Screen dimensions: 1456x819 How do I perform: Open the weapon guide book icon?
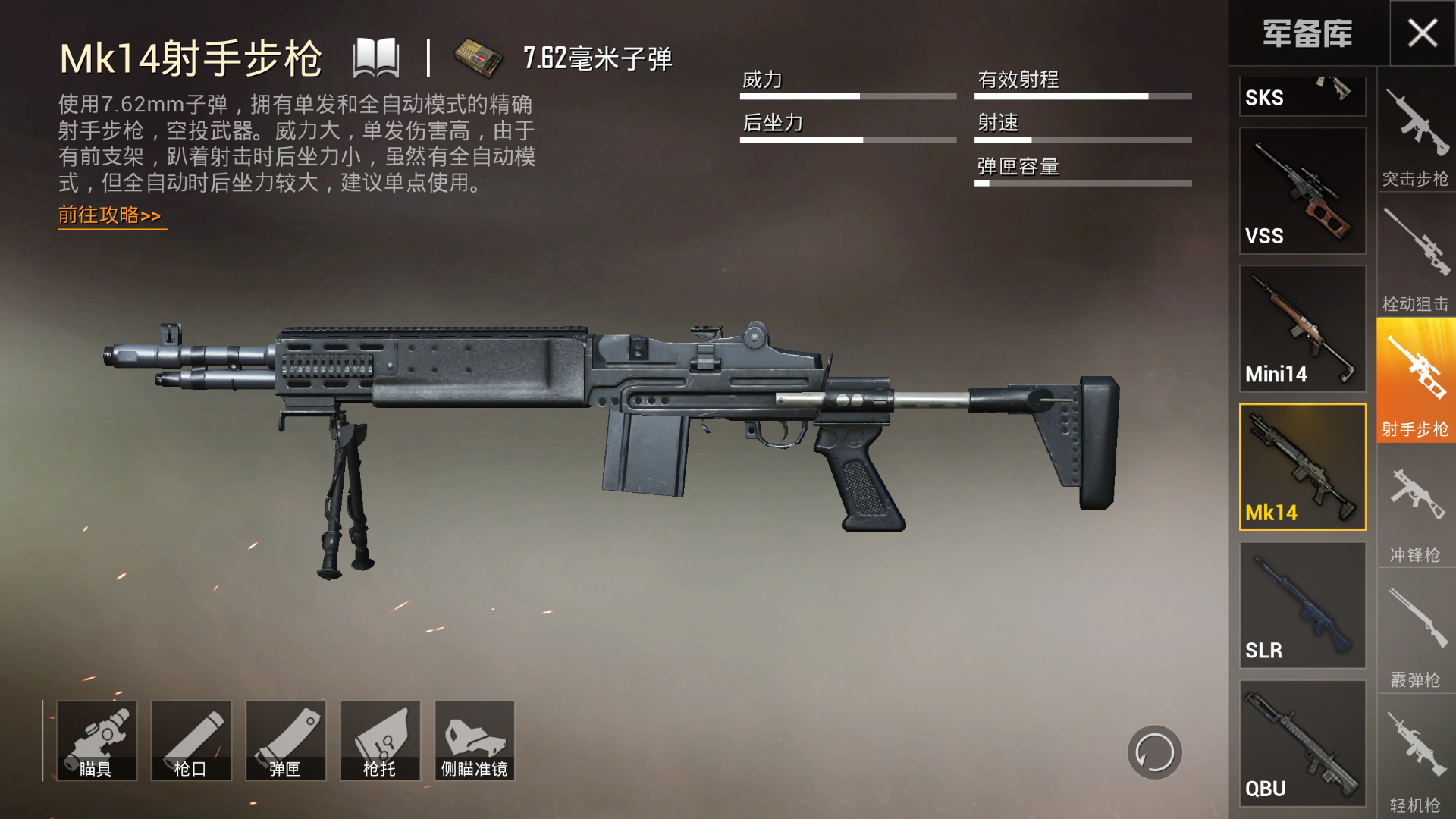click(377, 59)
